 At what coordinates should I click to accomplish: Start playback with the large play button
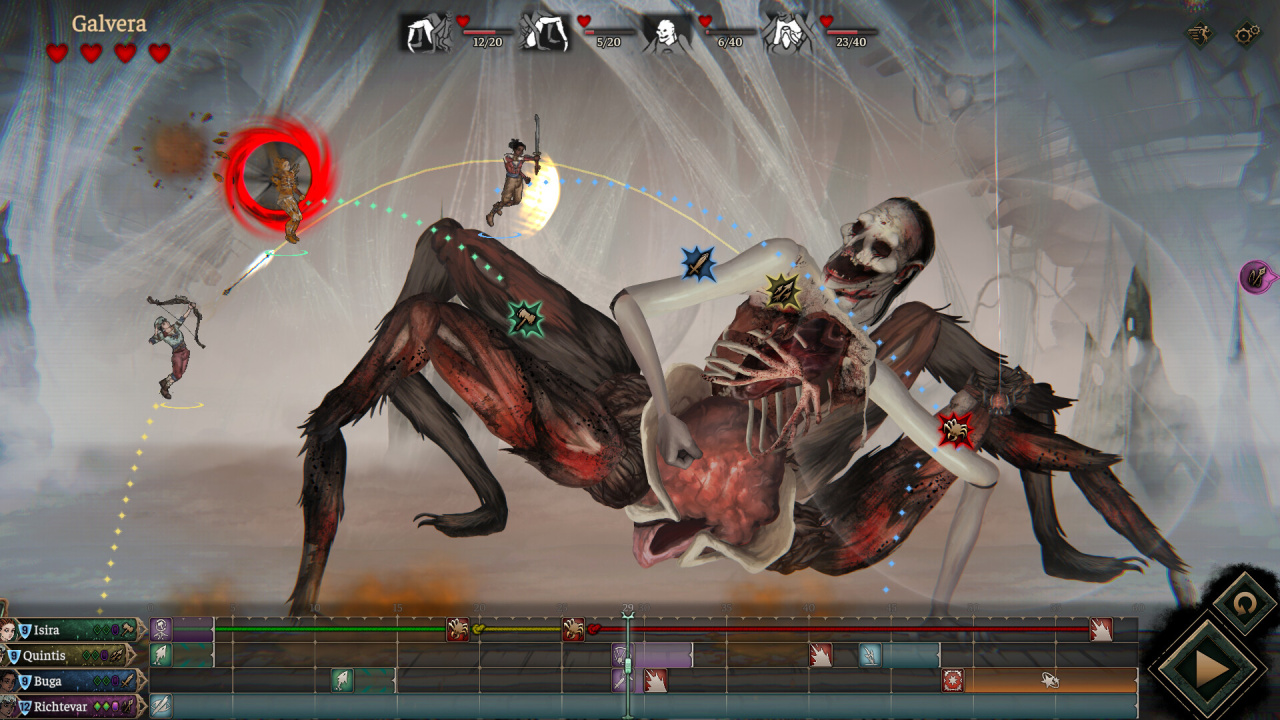click(1211, 668)
